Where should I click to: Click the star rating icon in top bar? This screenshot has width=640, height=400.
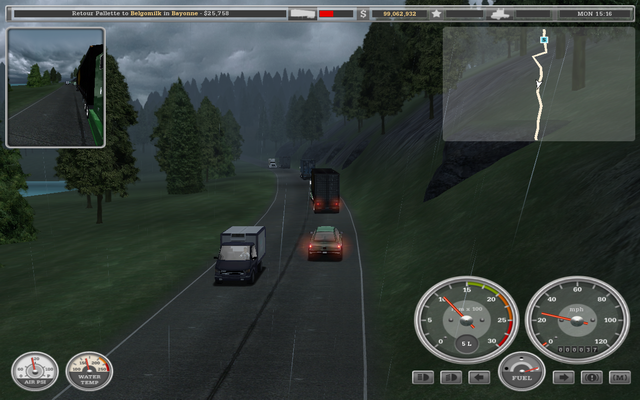[x=437, y=14]
